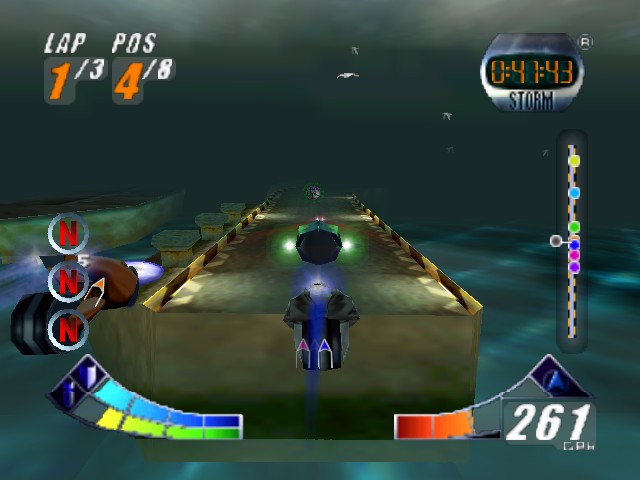The height and width of the screenshot is (480, 640).
Task: Select the yellow racer marker on track map
Action: click(x=574, y=160)
